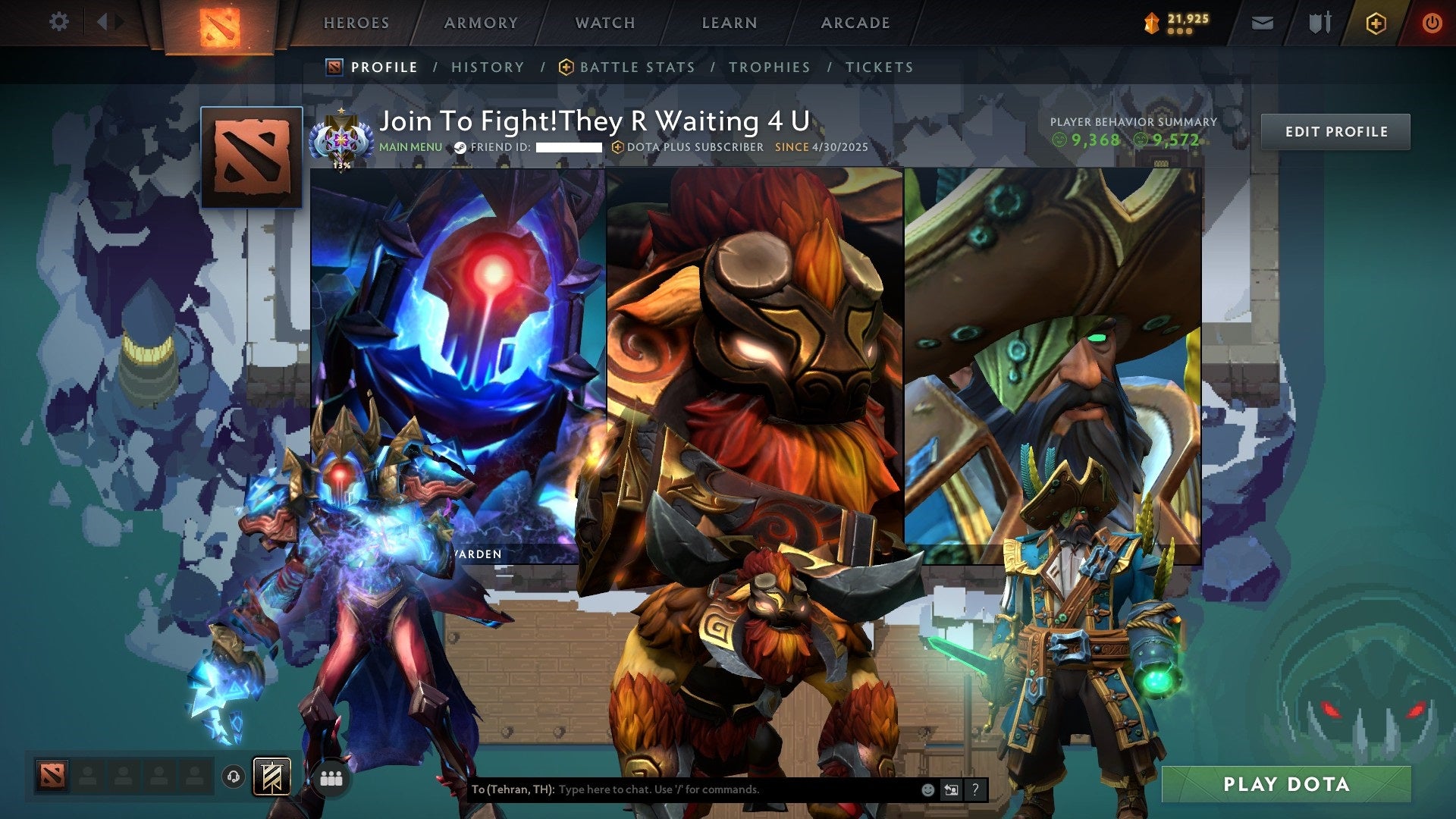
Task: Open the settings gear icon
Action: pyautogui.click(x=59, y=21)
